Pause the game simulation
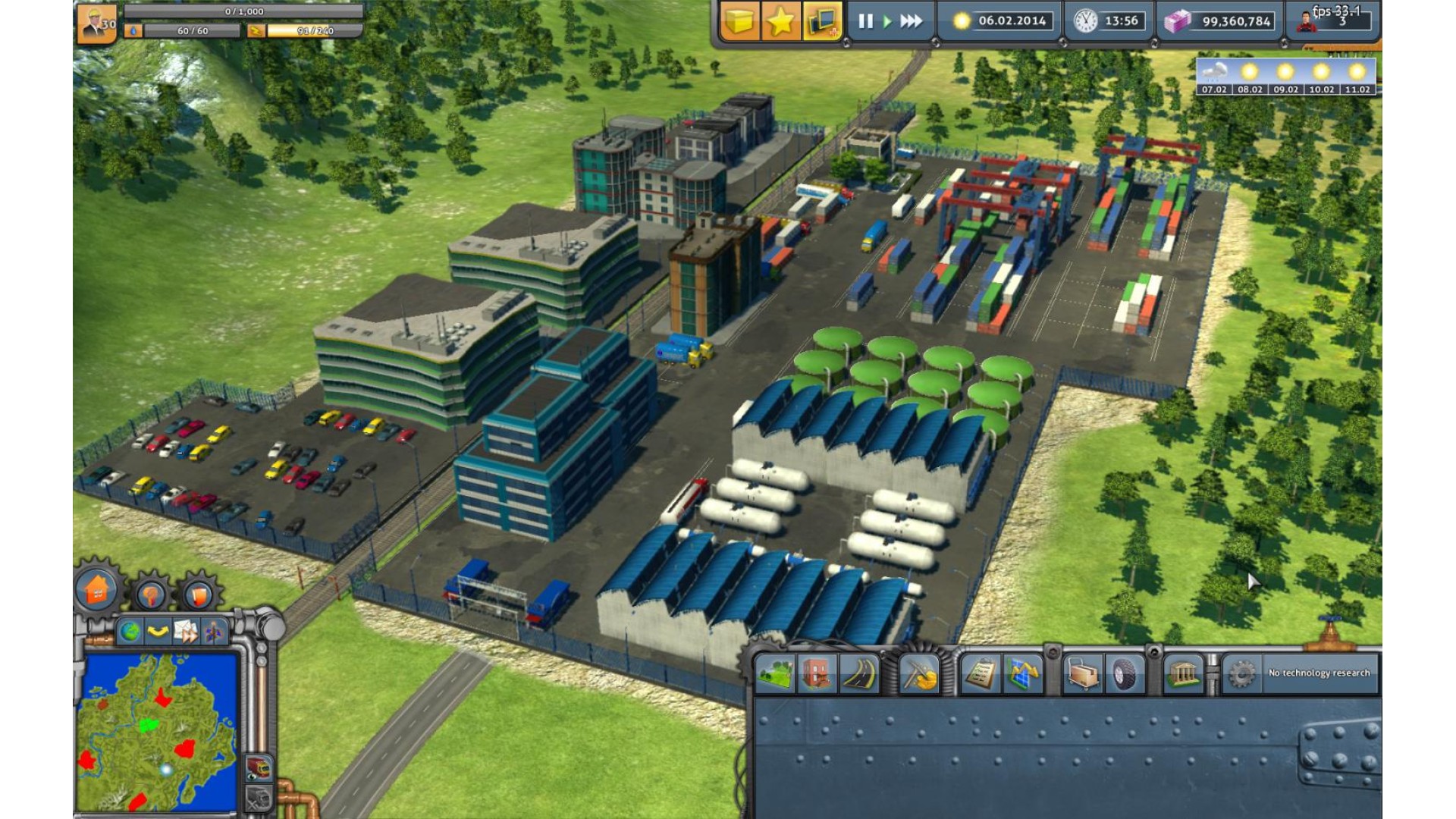This screenshot has width=1456, height=819. [865, 21]
